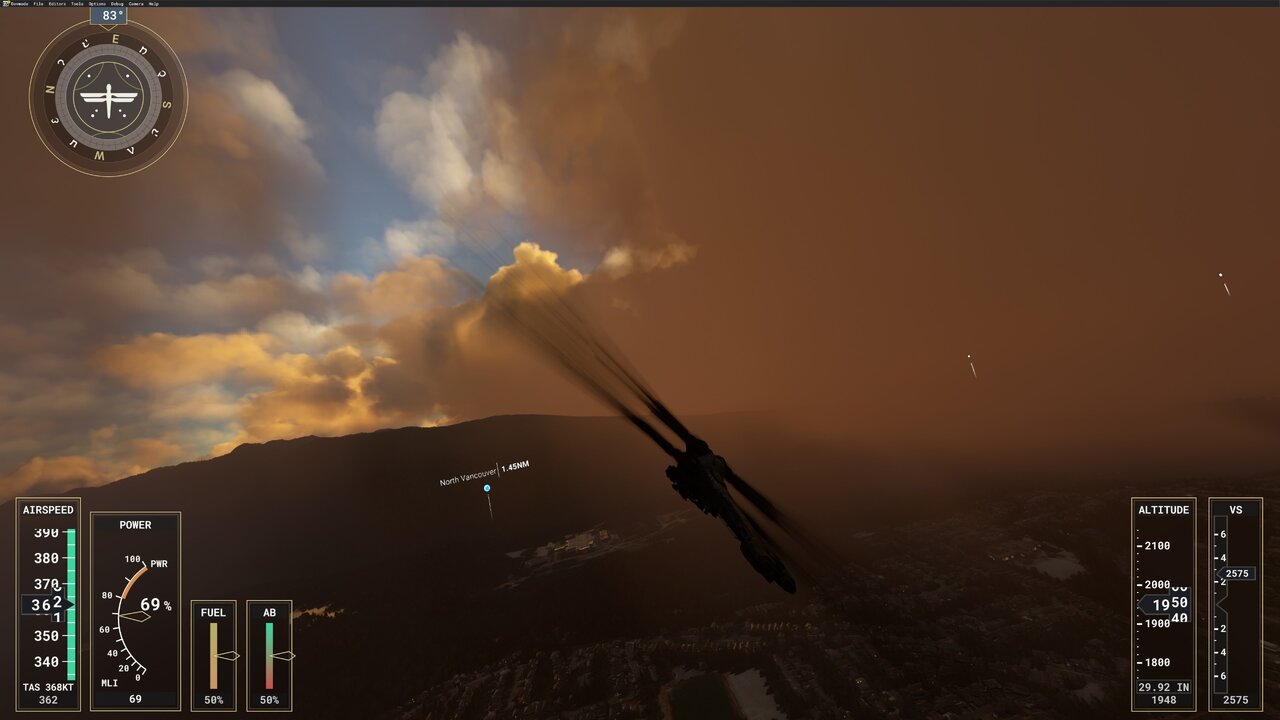This screenshot has height=720, width=1280.
Task: Click the AB afterburner level bar
Action: 268,655
